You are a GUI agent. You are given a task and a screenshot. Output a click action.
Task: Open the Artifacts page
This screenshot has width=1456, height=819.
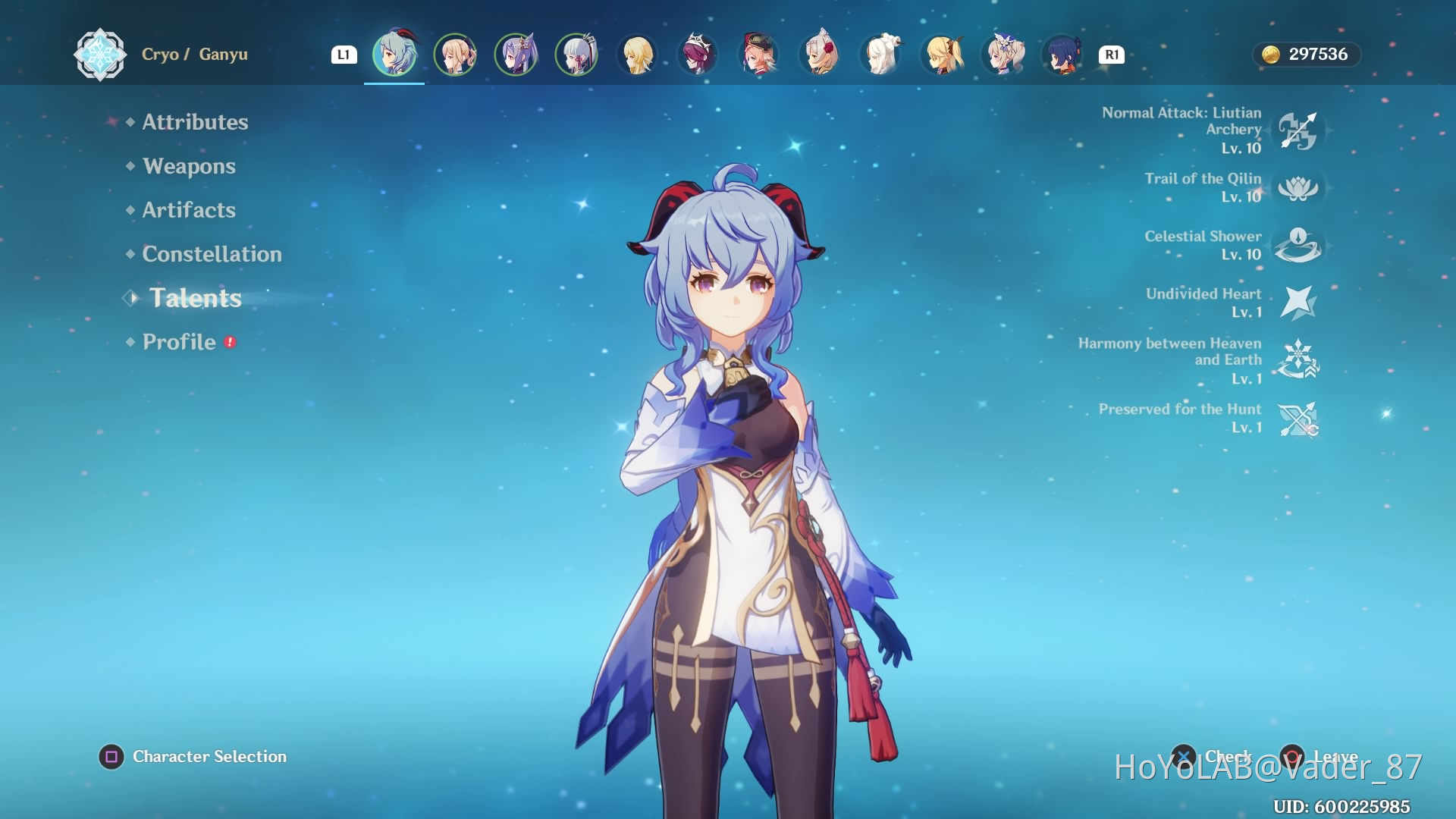click(189, 210)
